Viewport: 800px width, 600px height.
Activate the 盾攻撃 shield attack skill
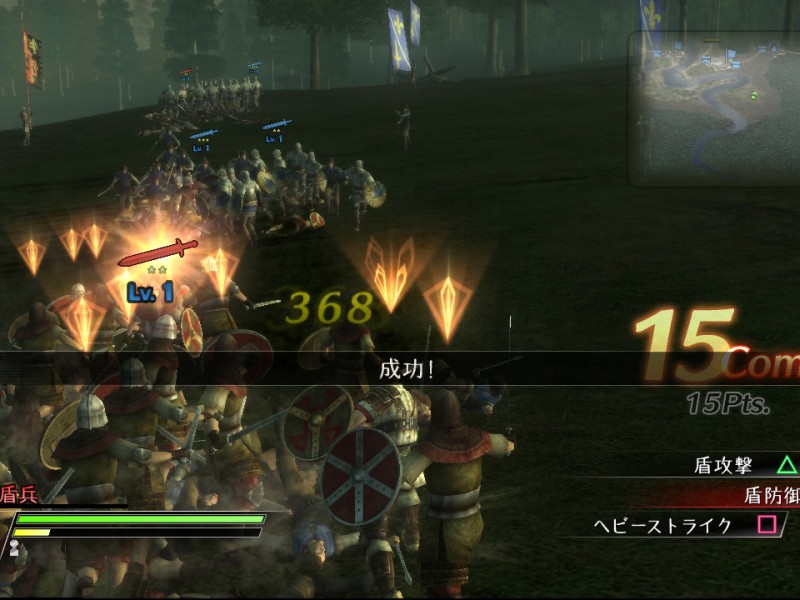click(x=736, y=465)
